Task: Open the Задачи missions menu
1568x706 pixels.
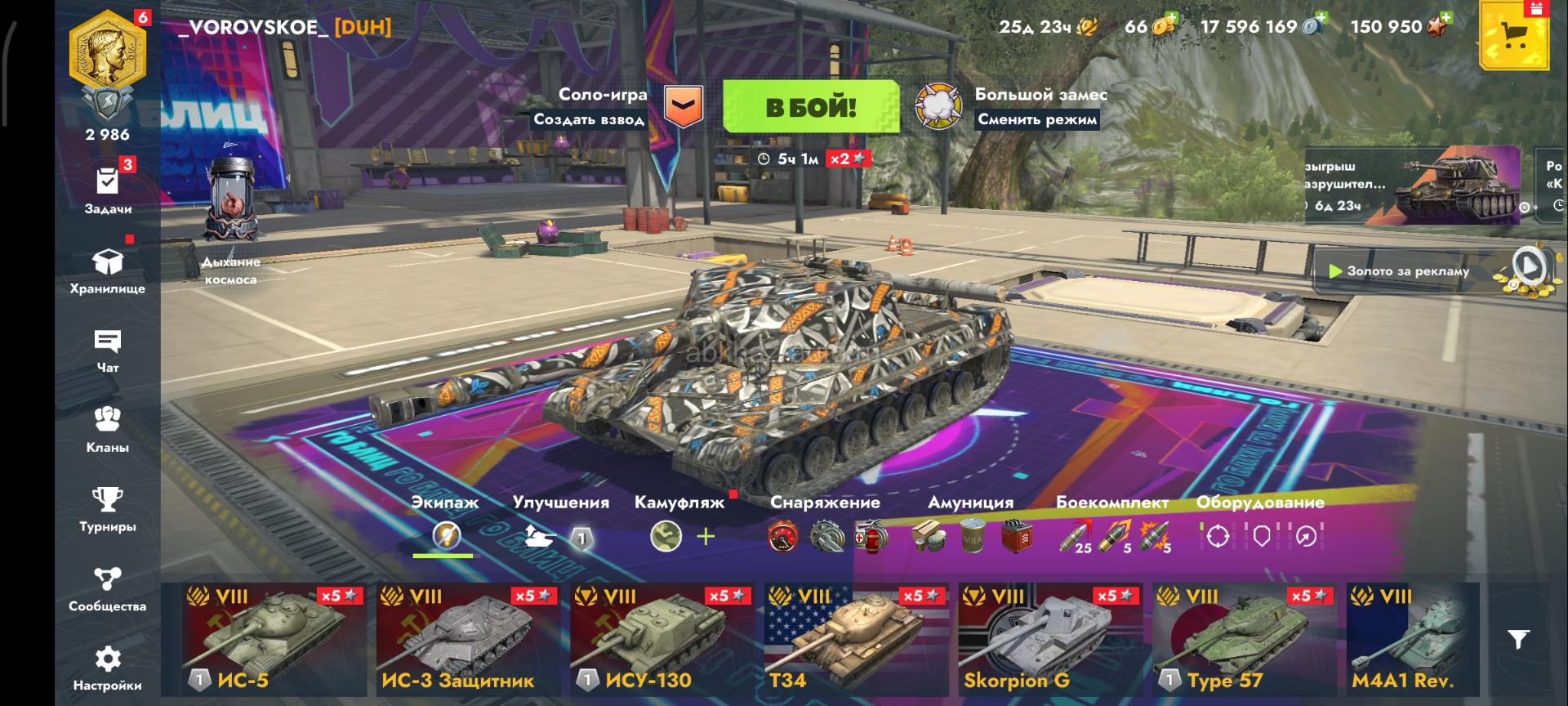Action: click(108, 190)
